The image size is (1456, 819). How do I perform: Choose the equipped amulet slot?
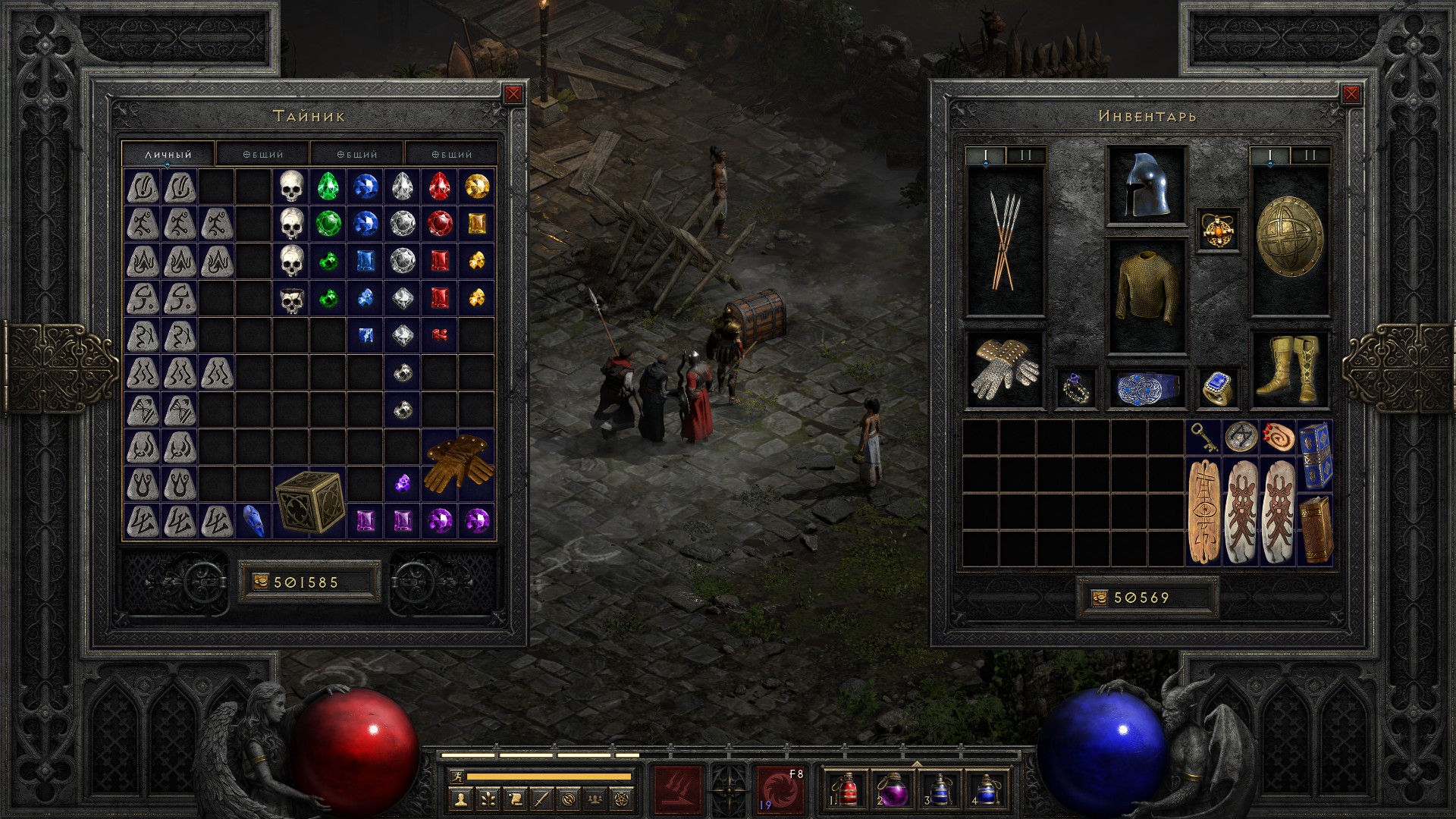tap(1218, 230)
